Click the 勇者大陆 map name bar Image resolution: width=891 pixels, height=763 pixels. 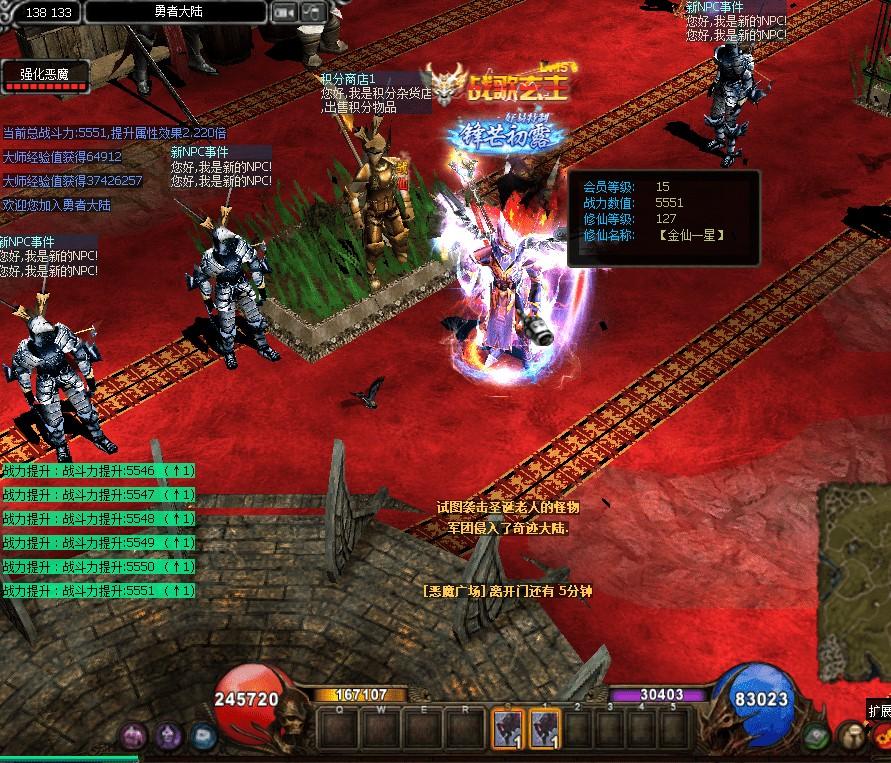176,12
